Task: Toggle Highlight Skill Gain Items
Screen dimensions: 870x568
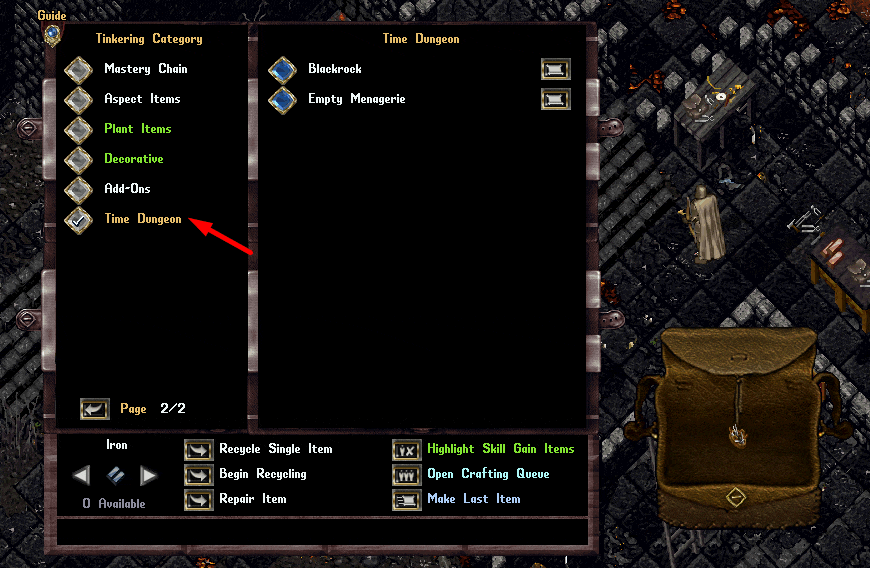Action: coord(407,450)
